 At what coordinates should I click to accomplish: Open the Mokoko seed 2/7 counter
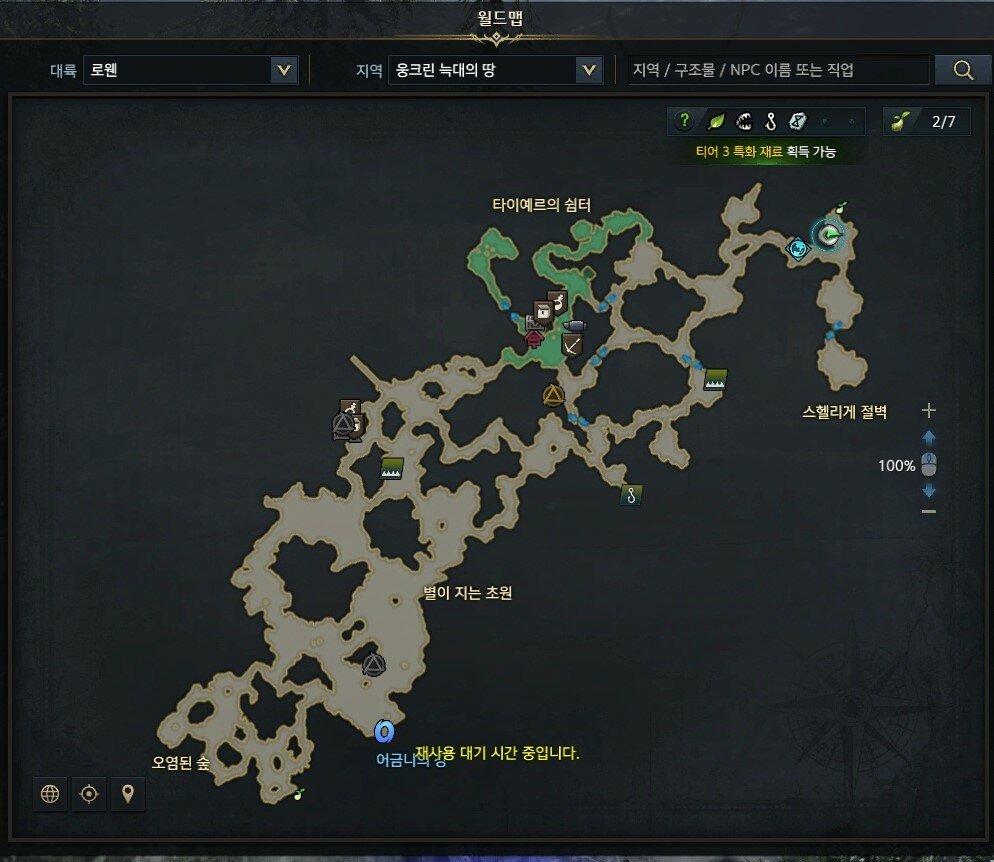click(x=926, y=122)
